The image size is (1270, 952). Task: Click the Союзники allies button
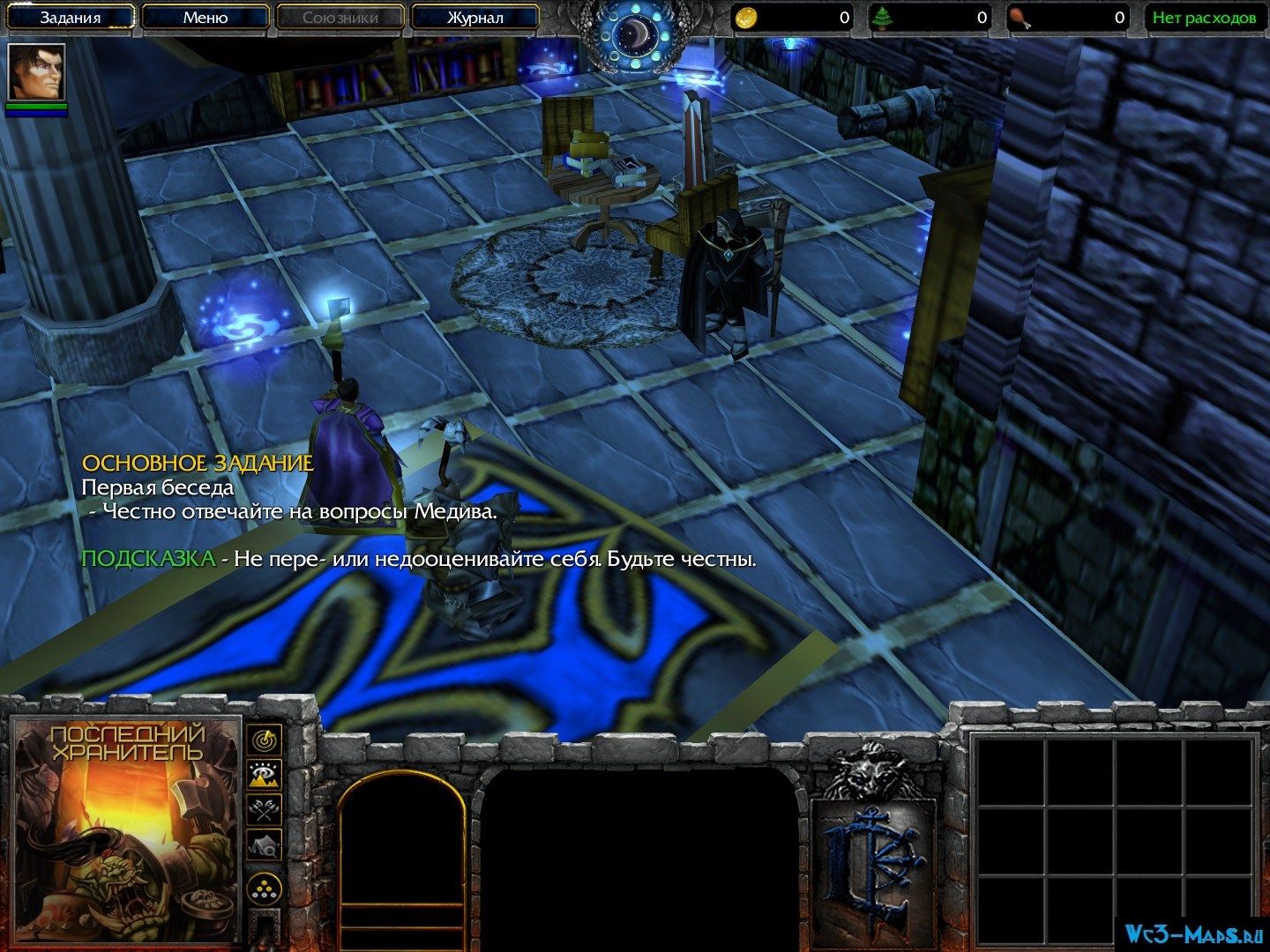[x=340, y=18]
